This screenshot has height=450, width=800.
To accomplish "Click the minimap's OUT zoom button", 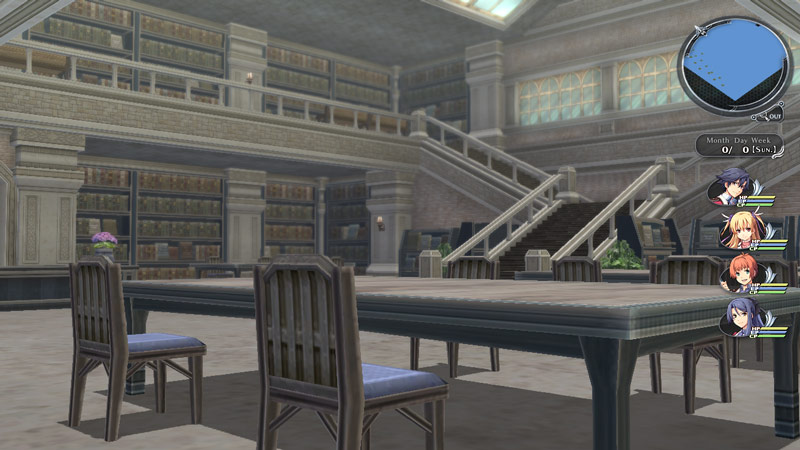I will point(775,117).
